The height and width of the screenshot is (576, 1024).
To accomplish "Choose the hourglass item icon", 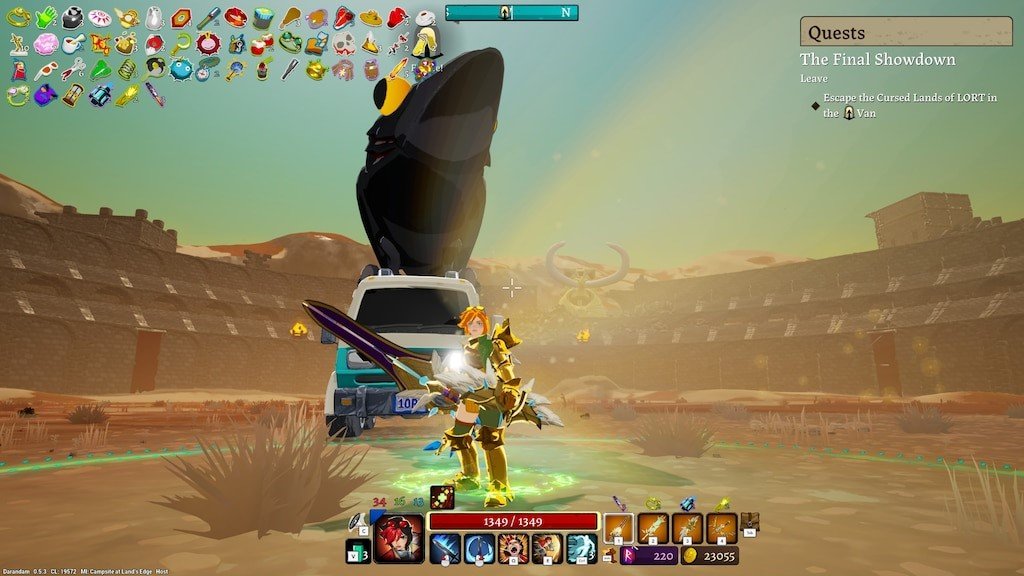I will click(x=73, y=96).
